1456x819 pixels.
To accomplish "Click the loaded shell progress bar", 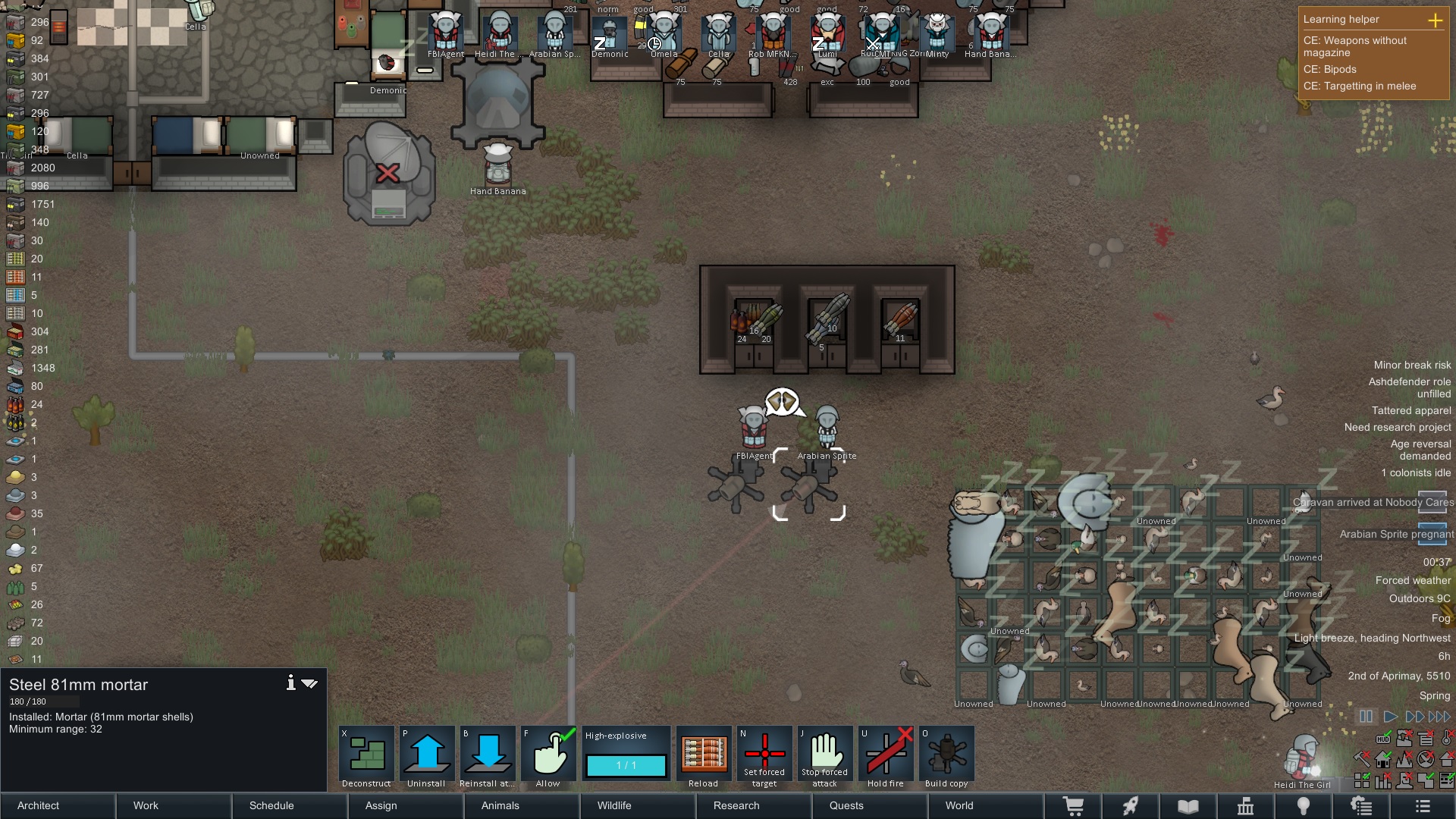I will [626, 766].
